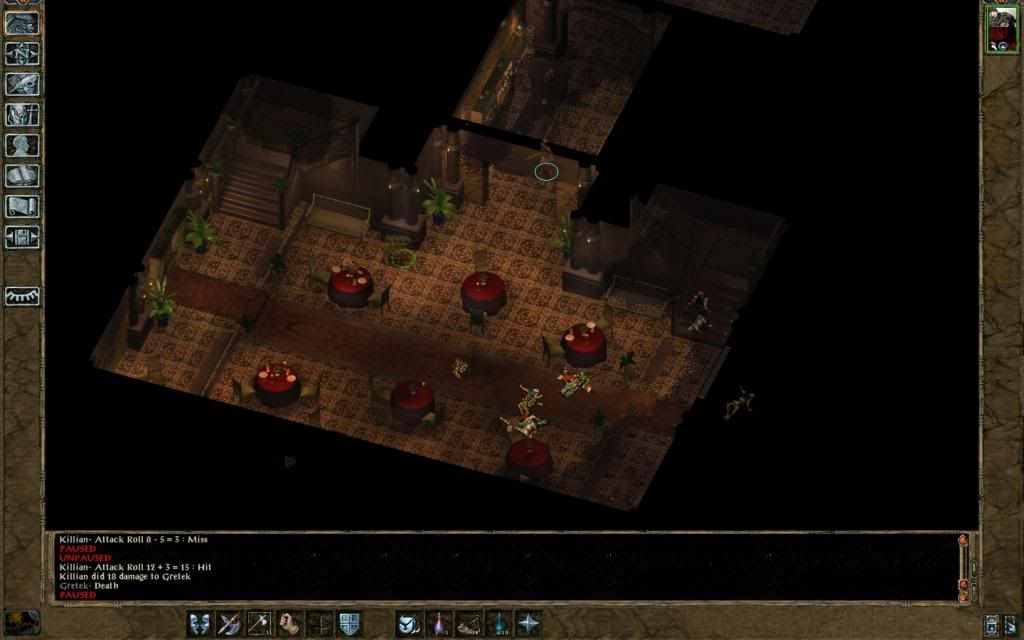Viewport: 1024px width, 640px height.
Task: Activate the talk mask action
Action: (199, 623)
